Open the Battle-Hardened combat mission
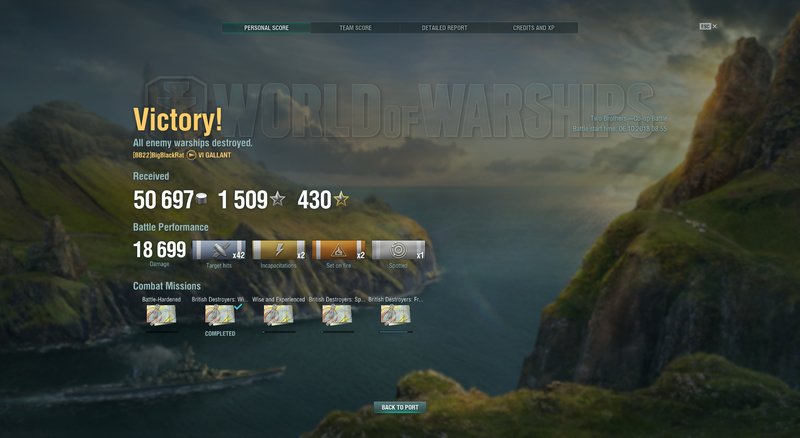Image resolution: width=800 pixels, height=438 pixels. click(x=161, y=315)
